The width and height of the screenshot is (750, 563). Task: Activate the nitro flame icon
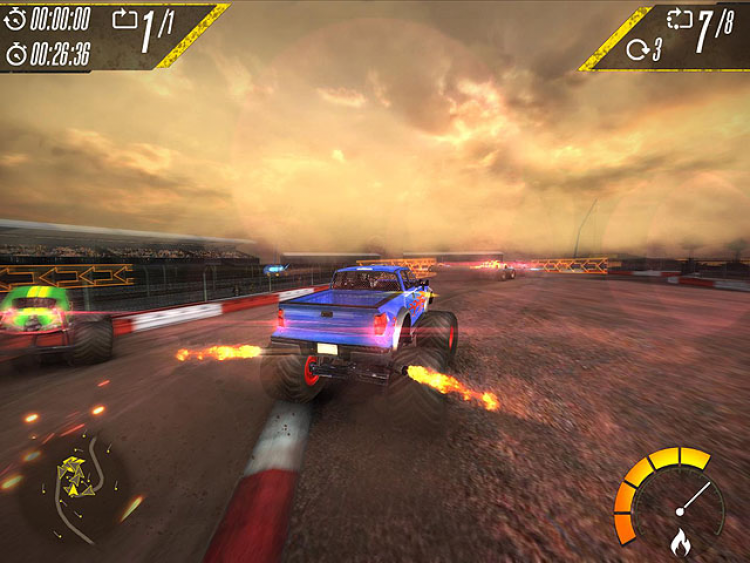point(680,541)
